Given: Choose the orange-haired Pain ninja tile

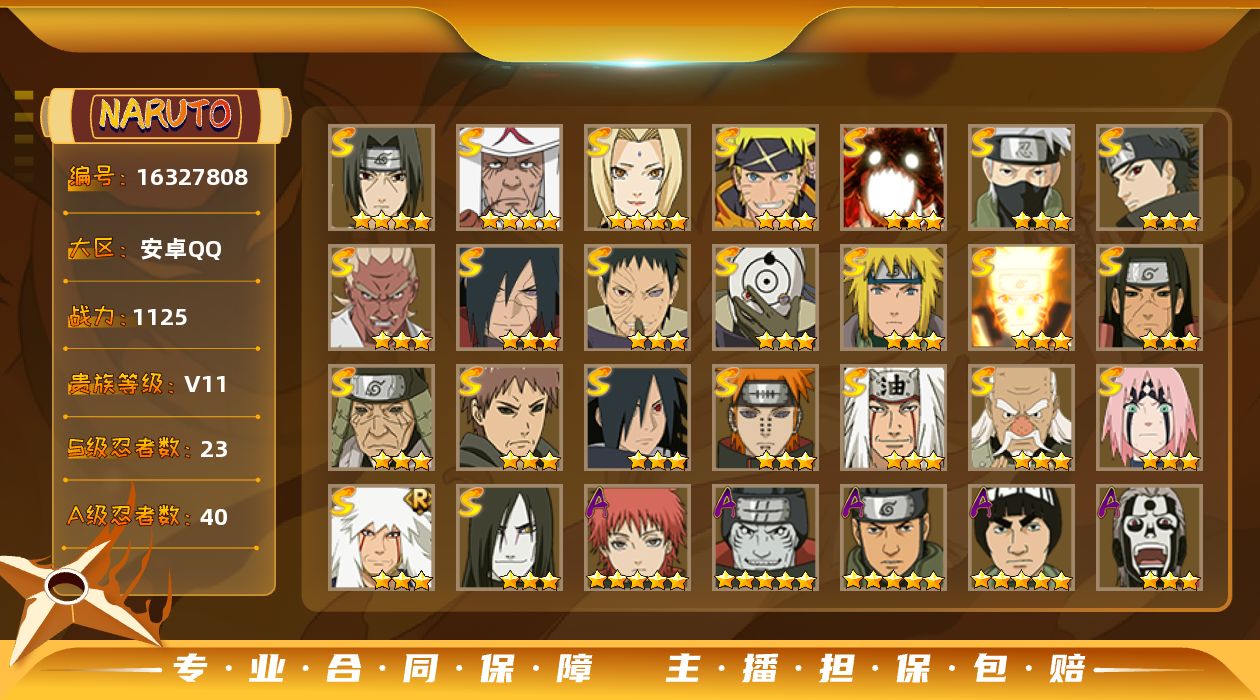Looking at the screenshot, I should pos(765,417).
